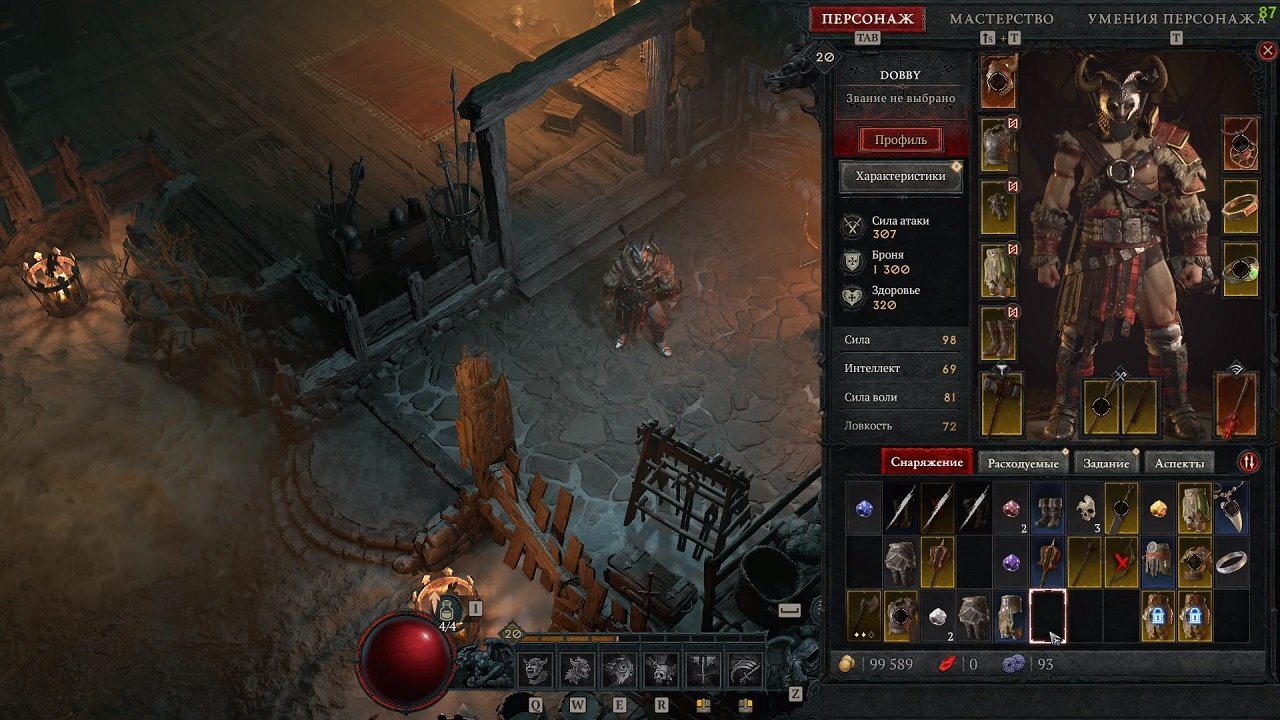Switch to the Мастерство tab
Image resolution: width=1280 pixels, height=720 pixels.
(1001, 19)
